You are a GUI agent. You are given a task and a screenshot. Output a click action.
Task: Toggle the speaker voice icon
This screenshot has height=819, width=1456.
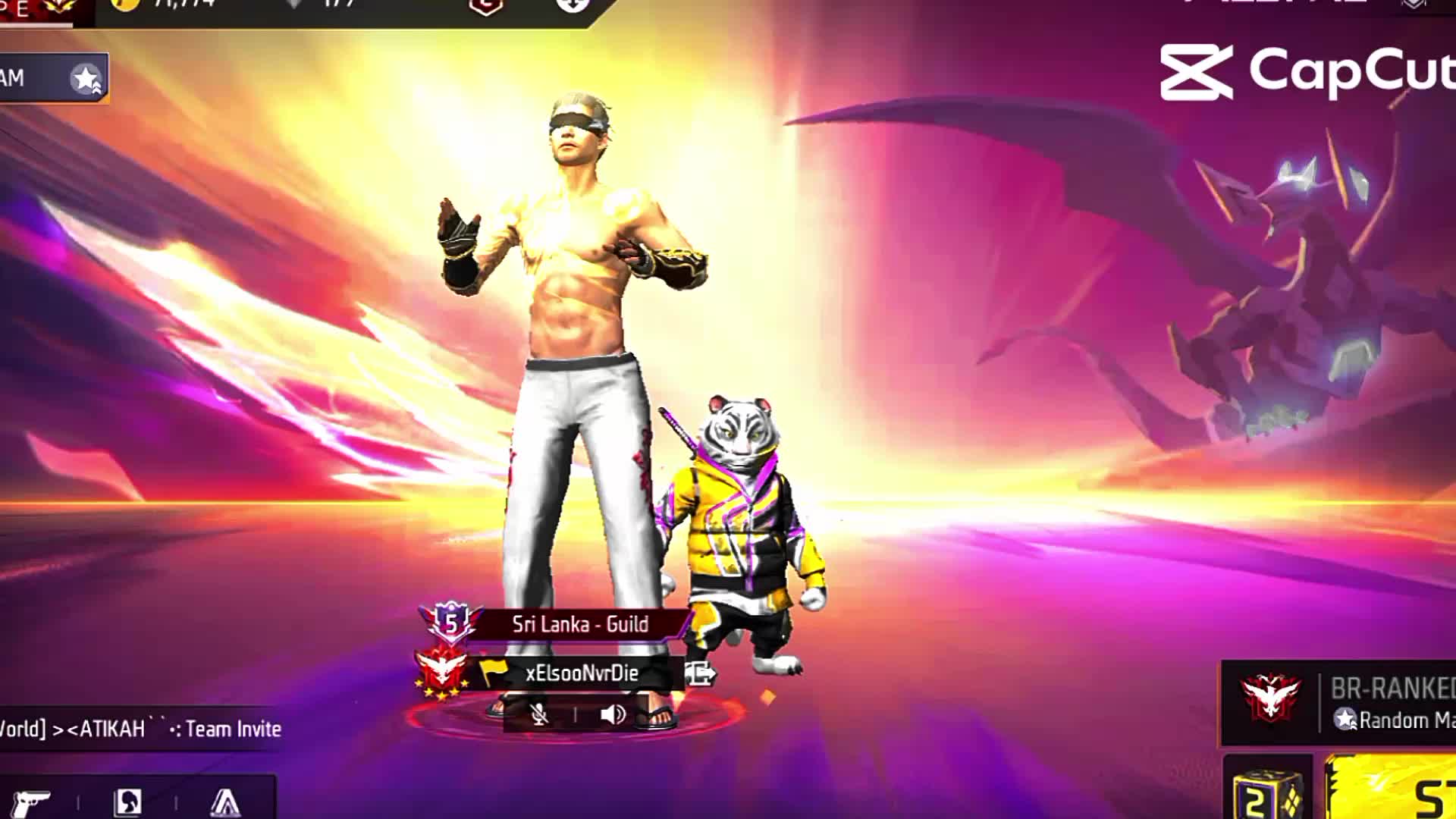tap(612, 714)
